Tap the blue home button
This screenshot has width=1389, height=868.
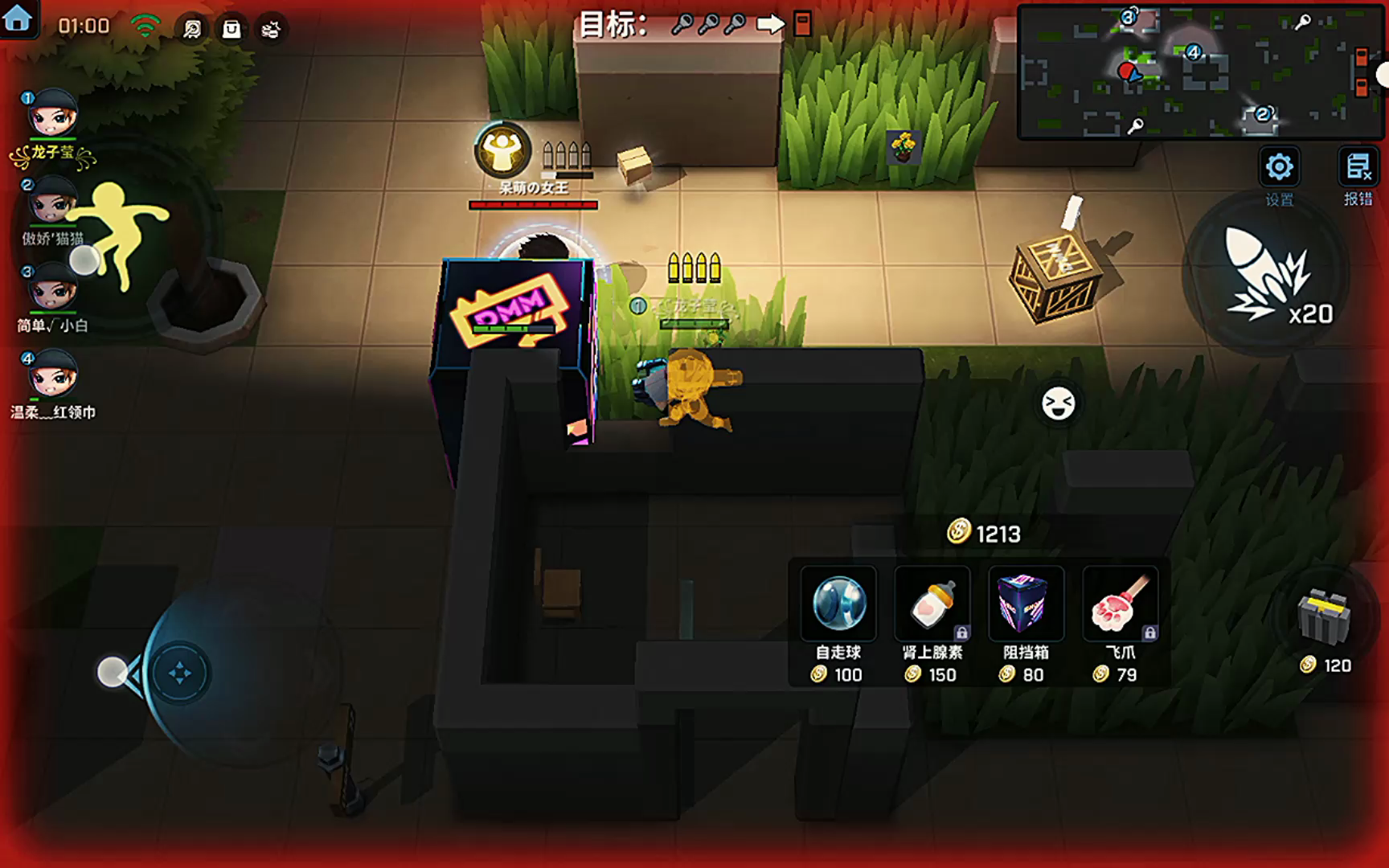[18, 19]
